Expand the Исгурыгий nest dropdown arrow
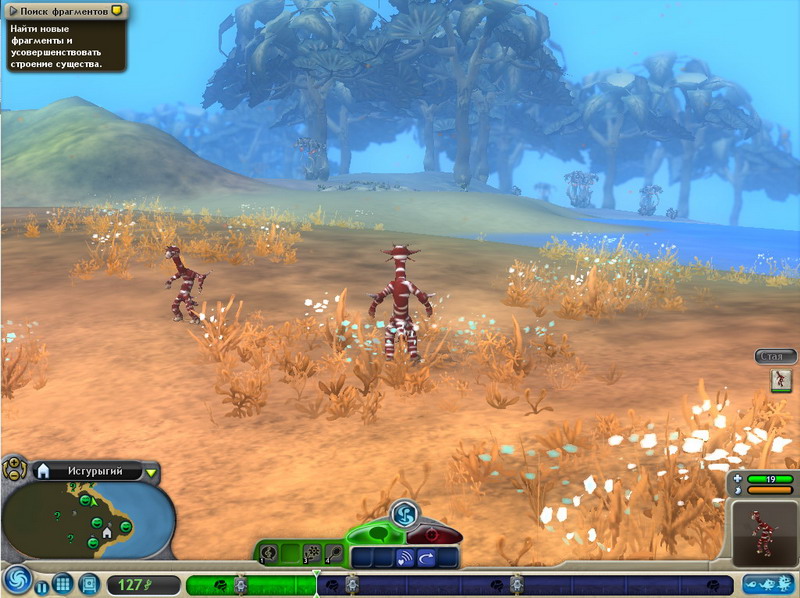This screenshot has width=800, height=598. (x=151, y=472)
